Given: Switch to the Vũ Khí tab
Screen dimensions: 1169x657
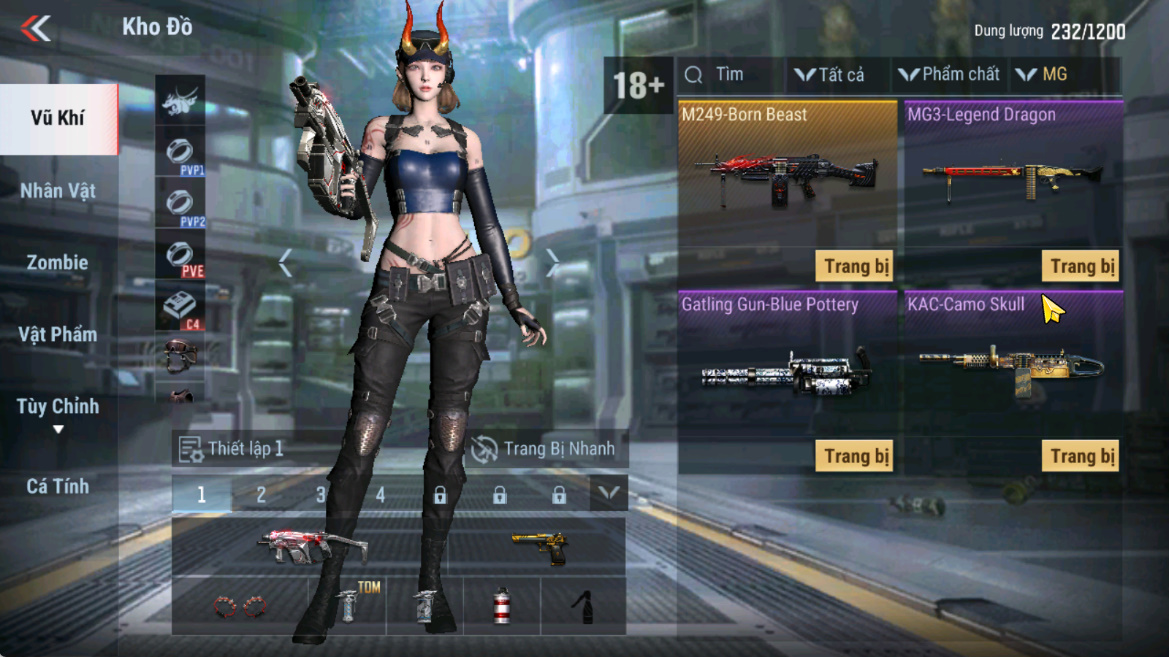Looking at the screenshot, I should coord(58,118).
